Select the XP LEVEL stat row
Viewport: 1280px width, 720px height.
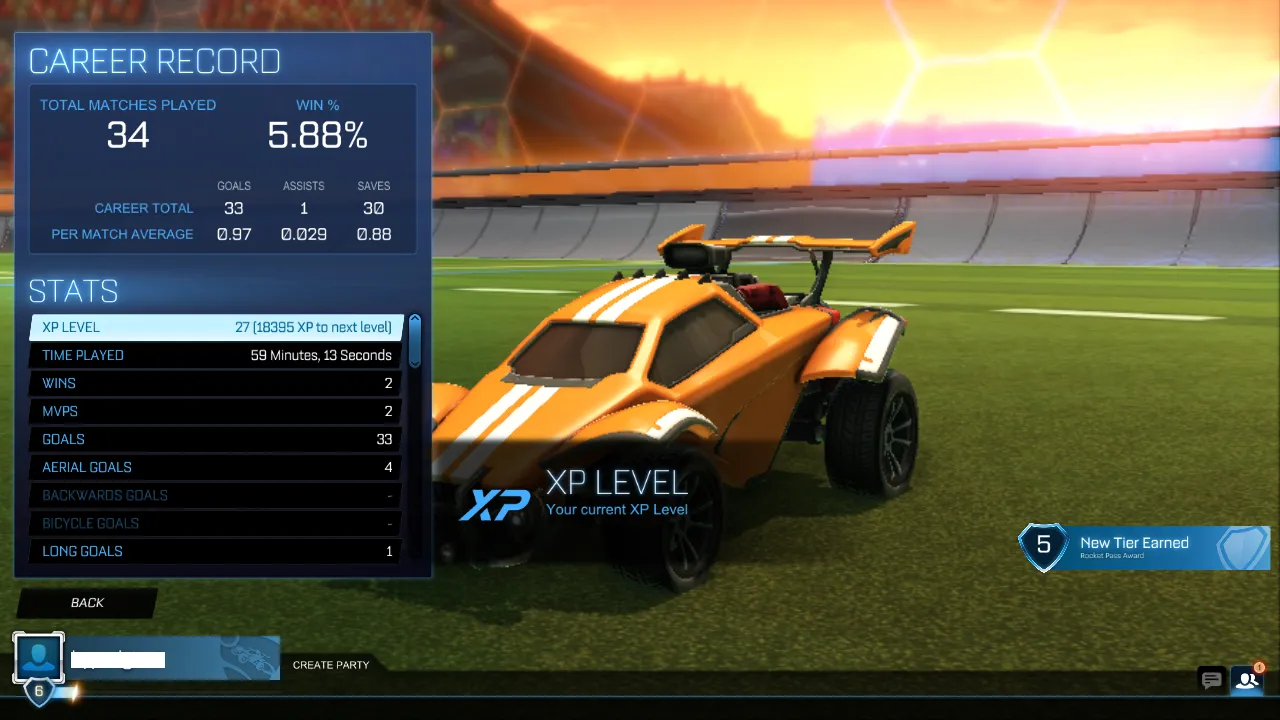215,327
